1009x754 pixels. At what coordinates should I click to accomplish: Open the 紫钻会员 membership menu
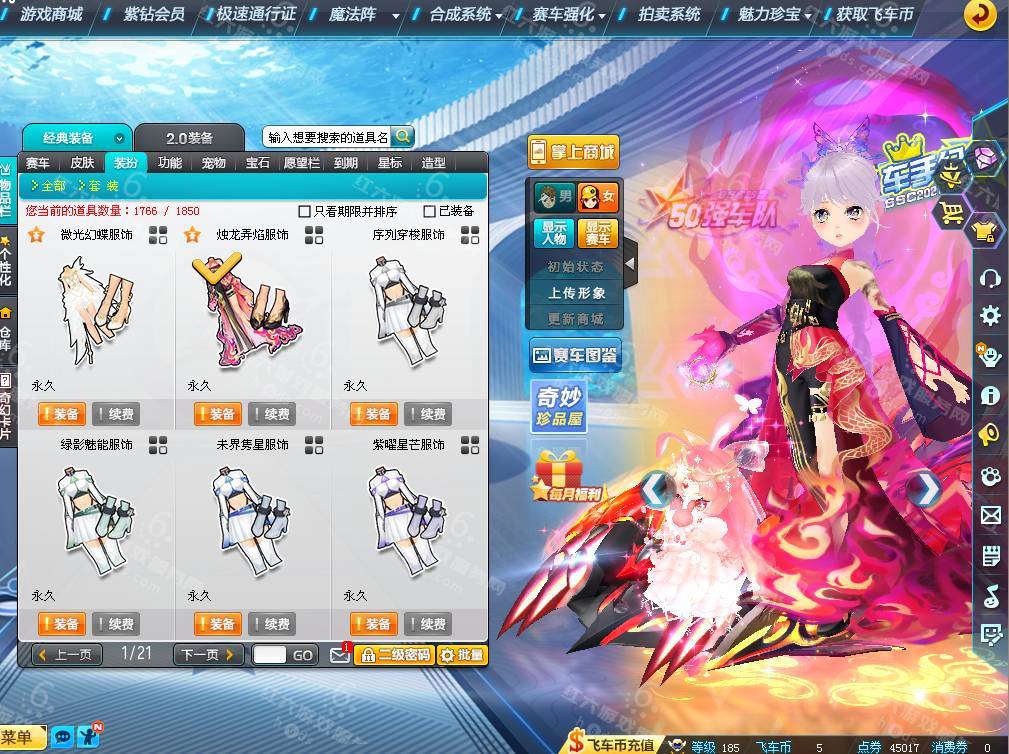point(153,15)
